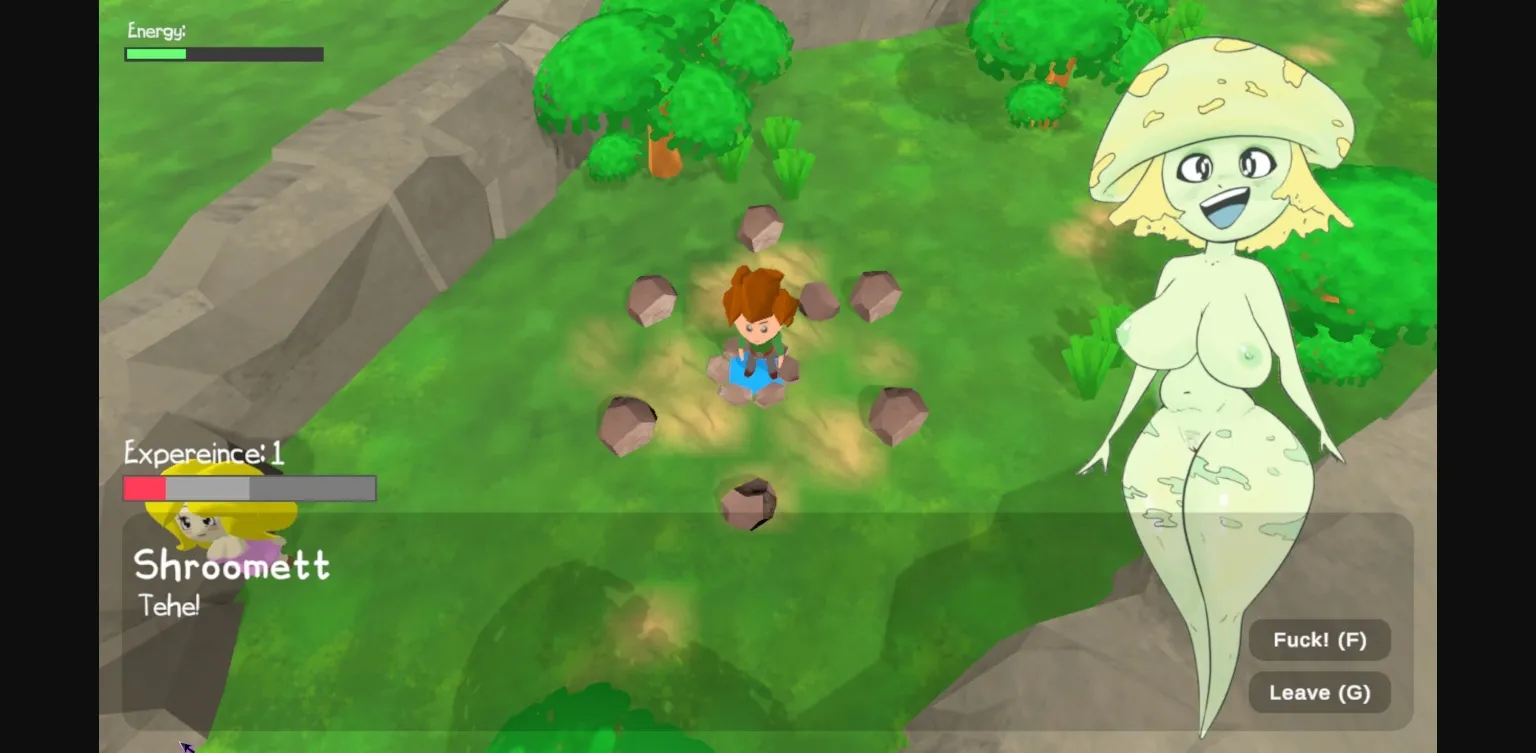
Task: Click the Expereince: 1 label
Action: coord(203,453)
